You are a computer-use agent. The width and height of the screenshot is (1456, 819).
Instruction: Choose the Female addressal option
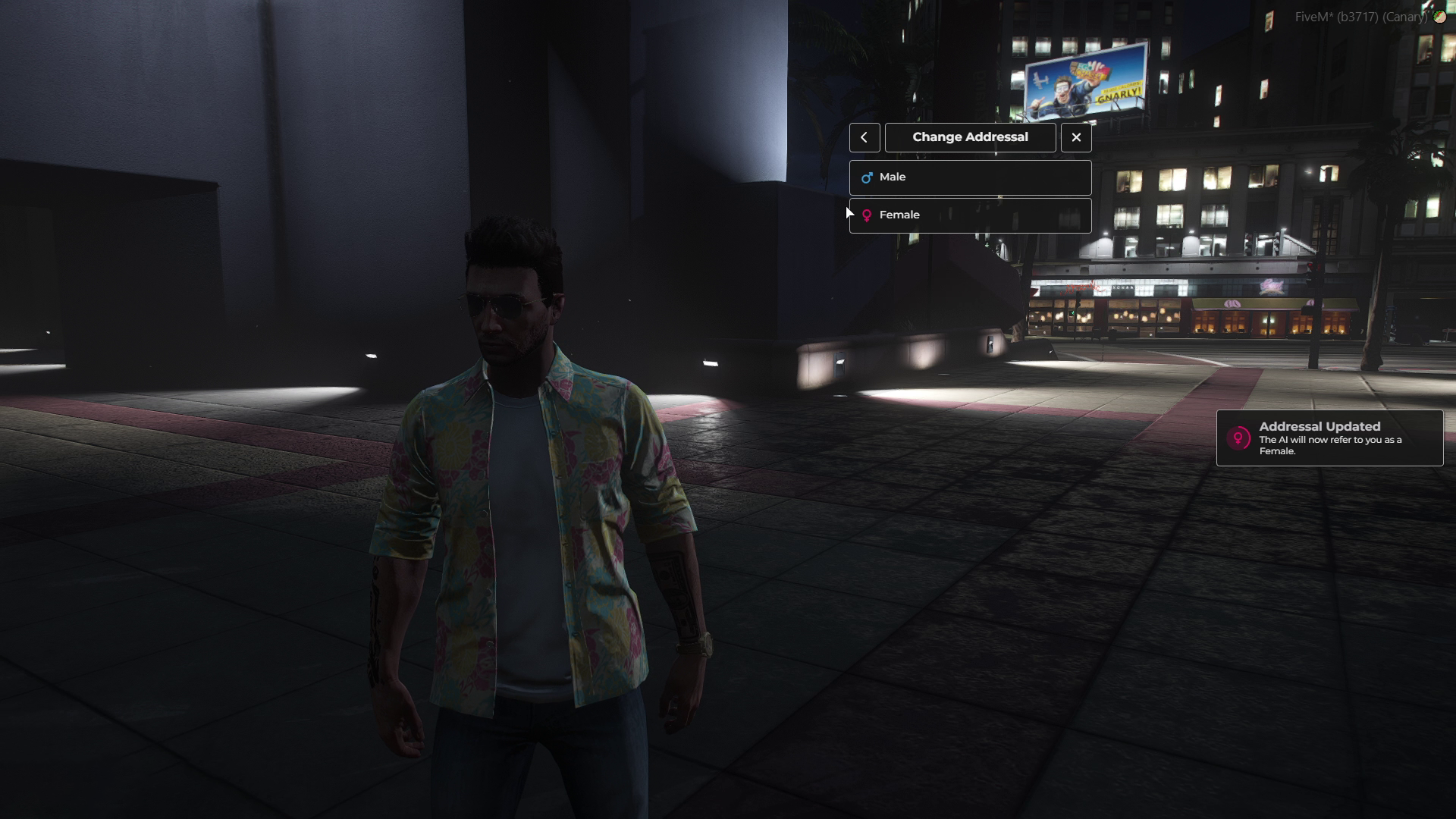pyautogui.click(x=970, y=215)
